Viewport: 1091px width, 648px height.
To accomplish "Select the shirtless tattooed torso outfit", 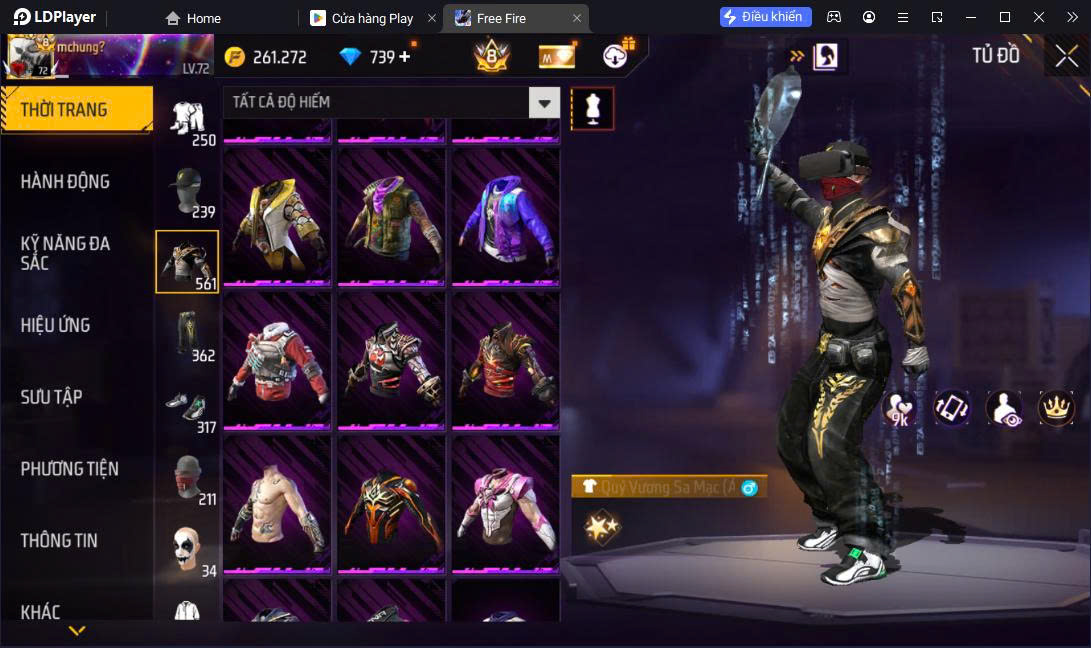I will (x=277, y=504).
